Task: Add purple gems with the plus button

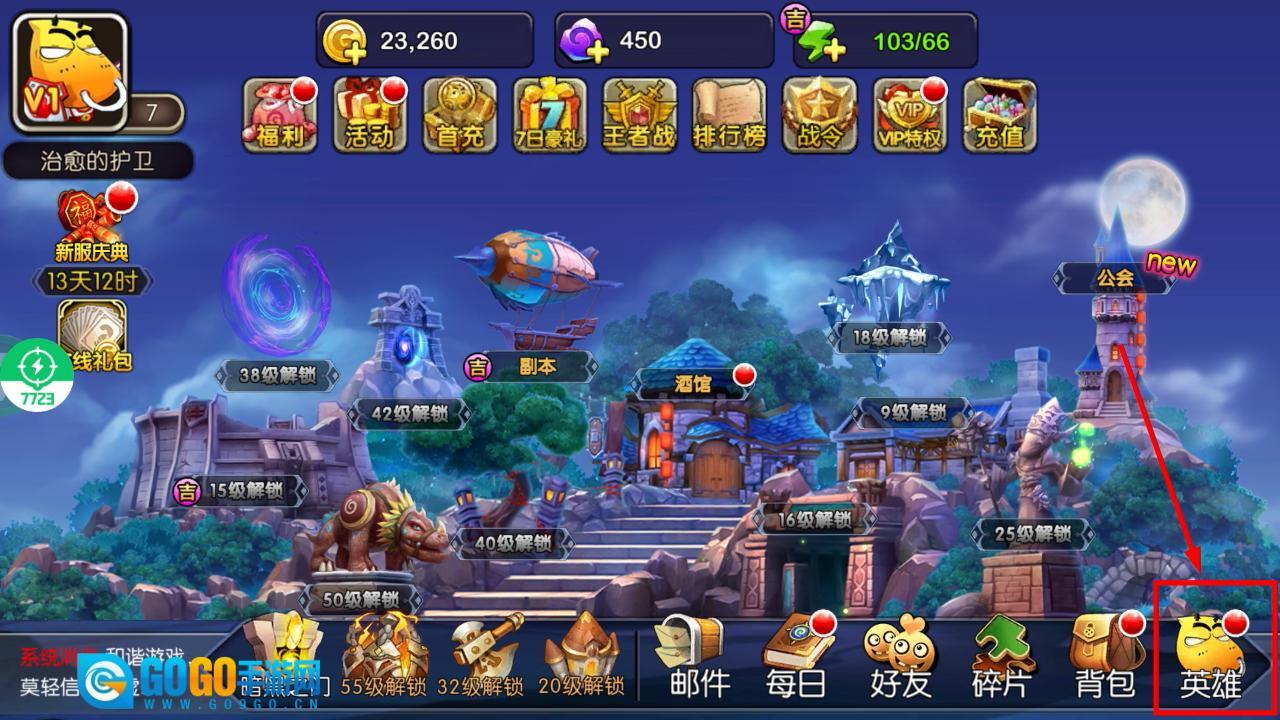Action: tap(585, 42)
